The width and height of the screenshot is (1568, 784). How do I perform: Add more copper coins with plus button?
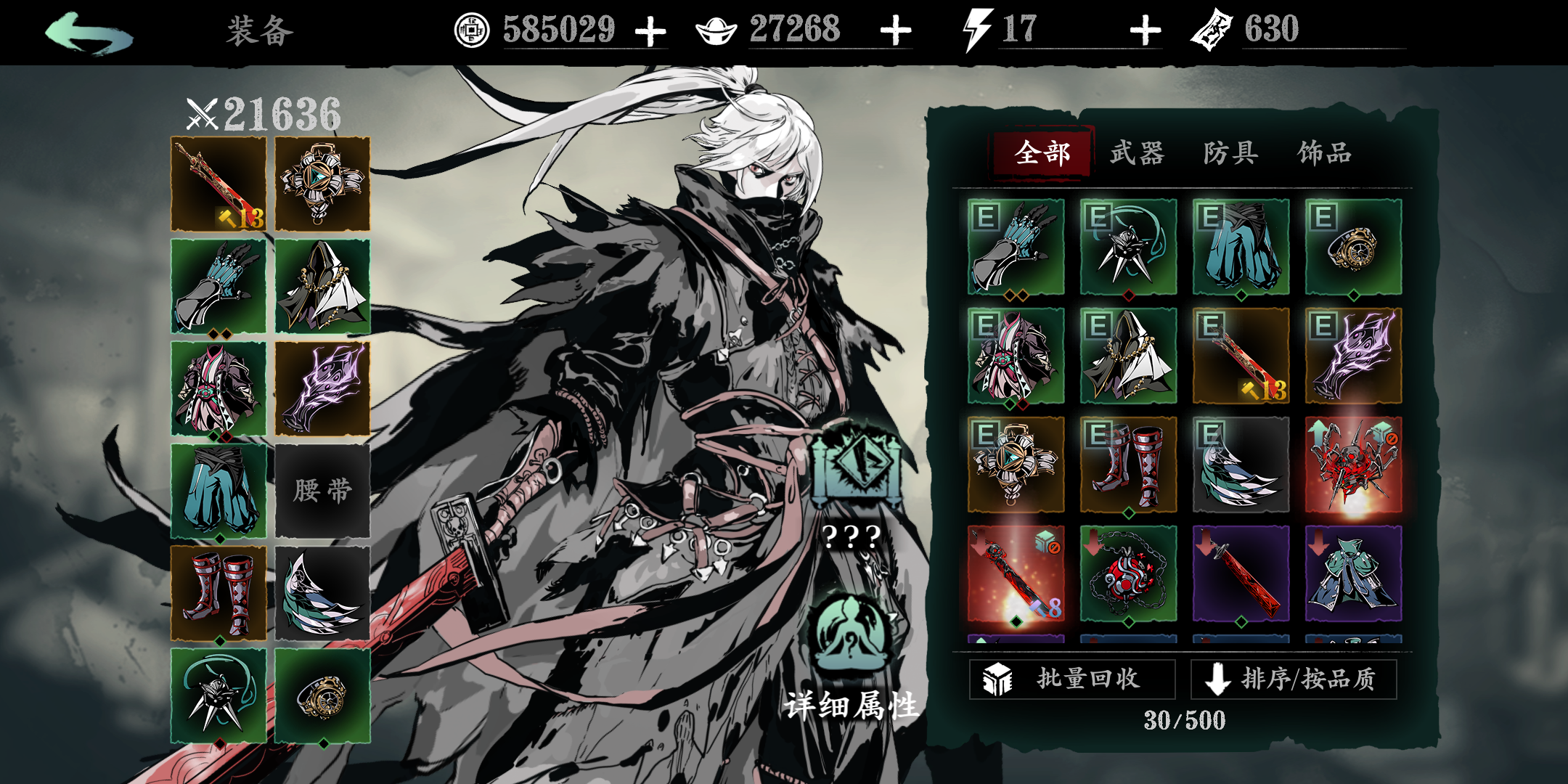(650, 31)
